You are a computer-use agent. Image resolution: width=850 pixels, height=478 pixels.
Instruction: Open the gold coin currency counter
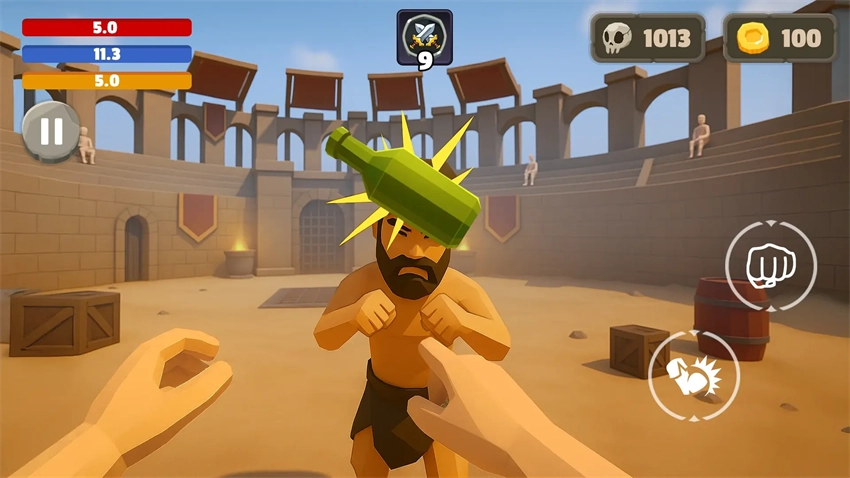[779, 39]
